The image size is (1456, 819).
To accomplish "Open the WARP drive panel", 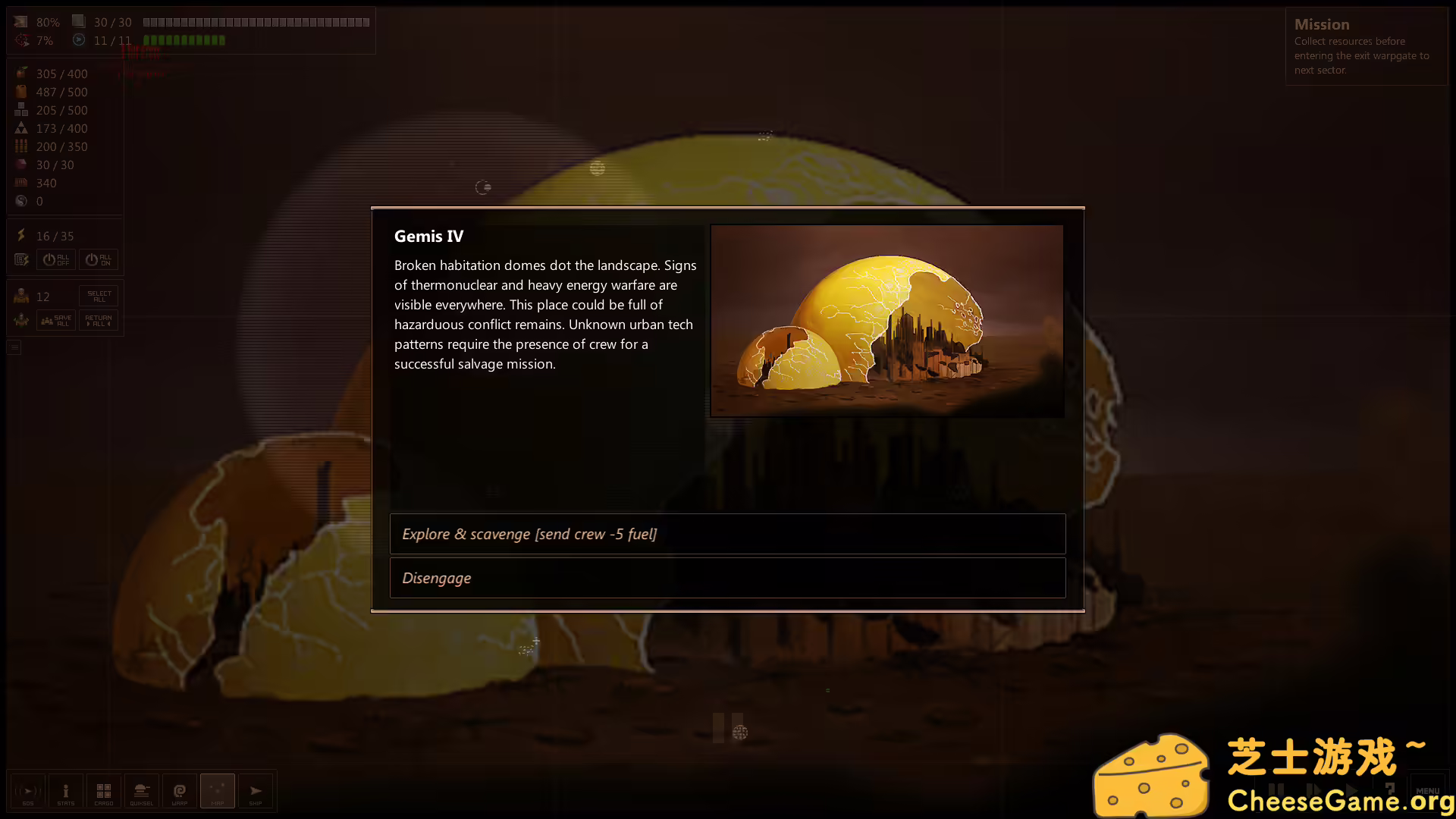I will pos(180,791).
